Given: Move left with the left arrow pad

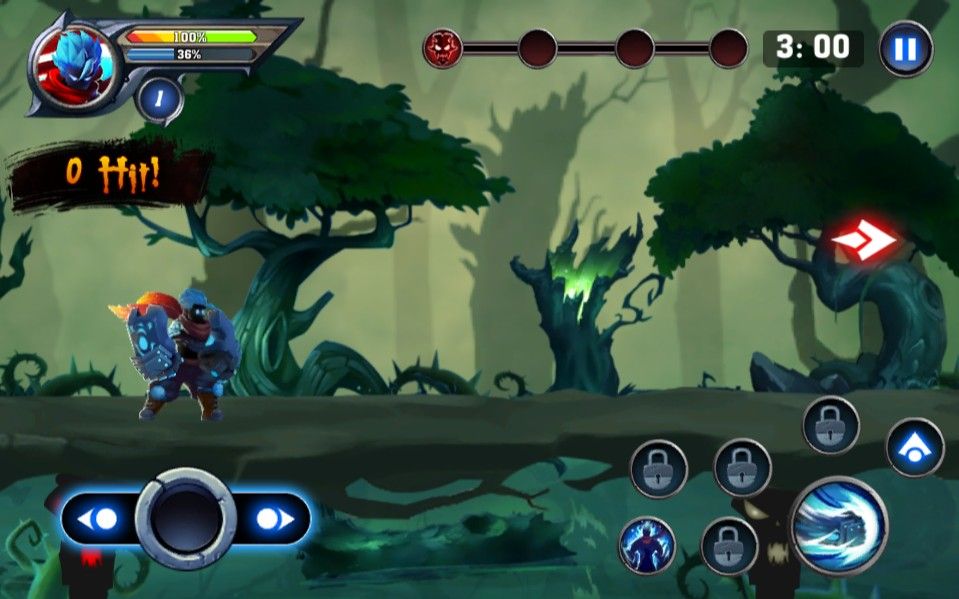Looking at the screenshot, I should click(x=100, y=519).
